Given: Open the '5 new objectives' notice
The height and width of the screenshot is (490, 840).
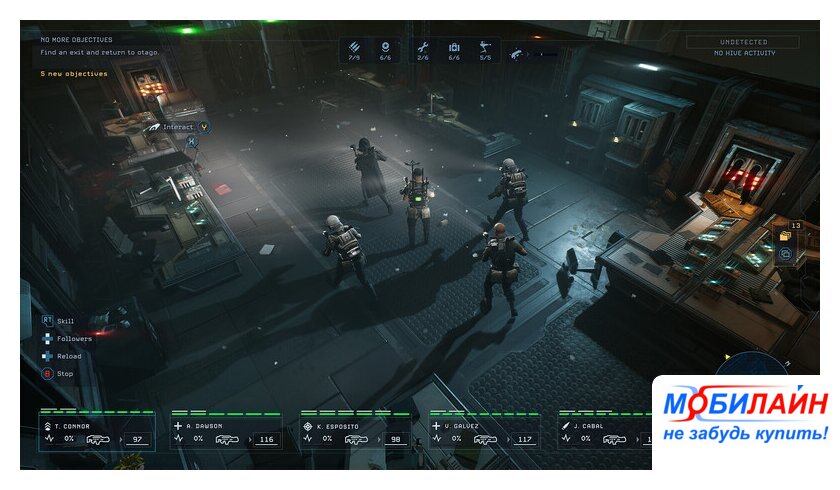Looking at the screenshot, I should [x=74, y=73].
